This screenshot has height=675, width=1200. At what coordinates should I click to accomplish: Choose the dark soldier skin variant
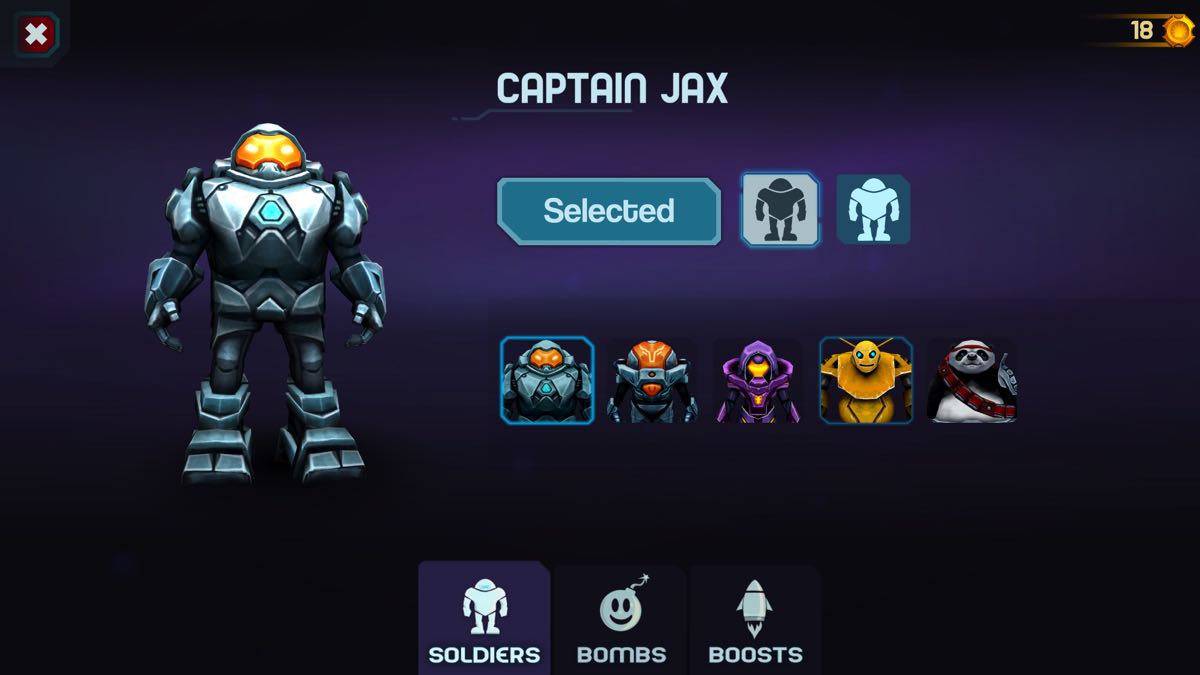(780, 210)
